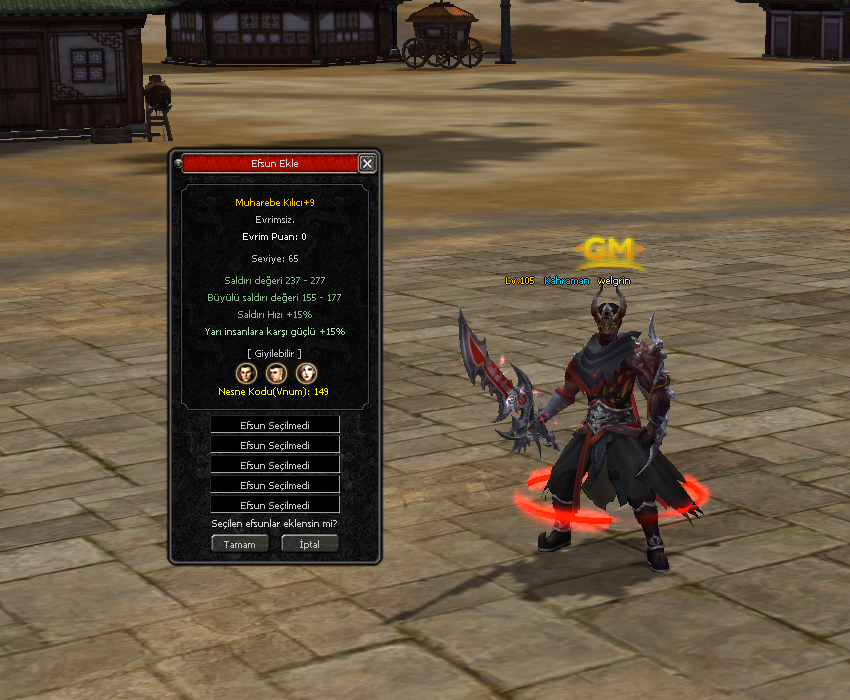Close the Efsun Ekle window
Viewport: 850px width, 700px height.
click(x=367, y=163)
